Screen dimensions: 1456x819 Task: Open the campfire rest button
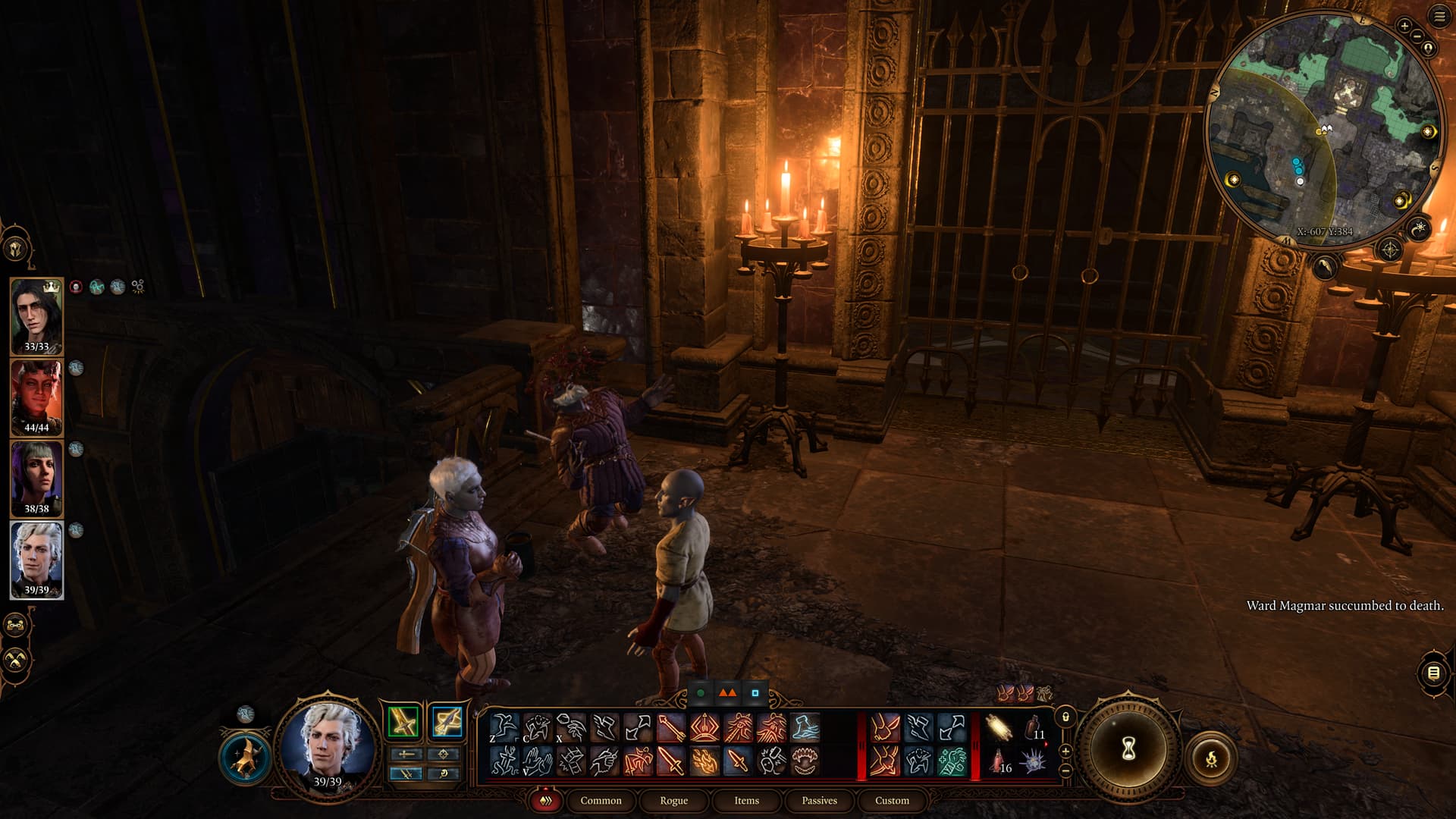pos(1211,758)
